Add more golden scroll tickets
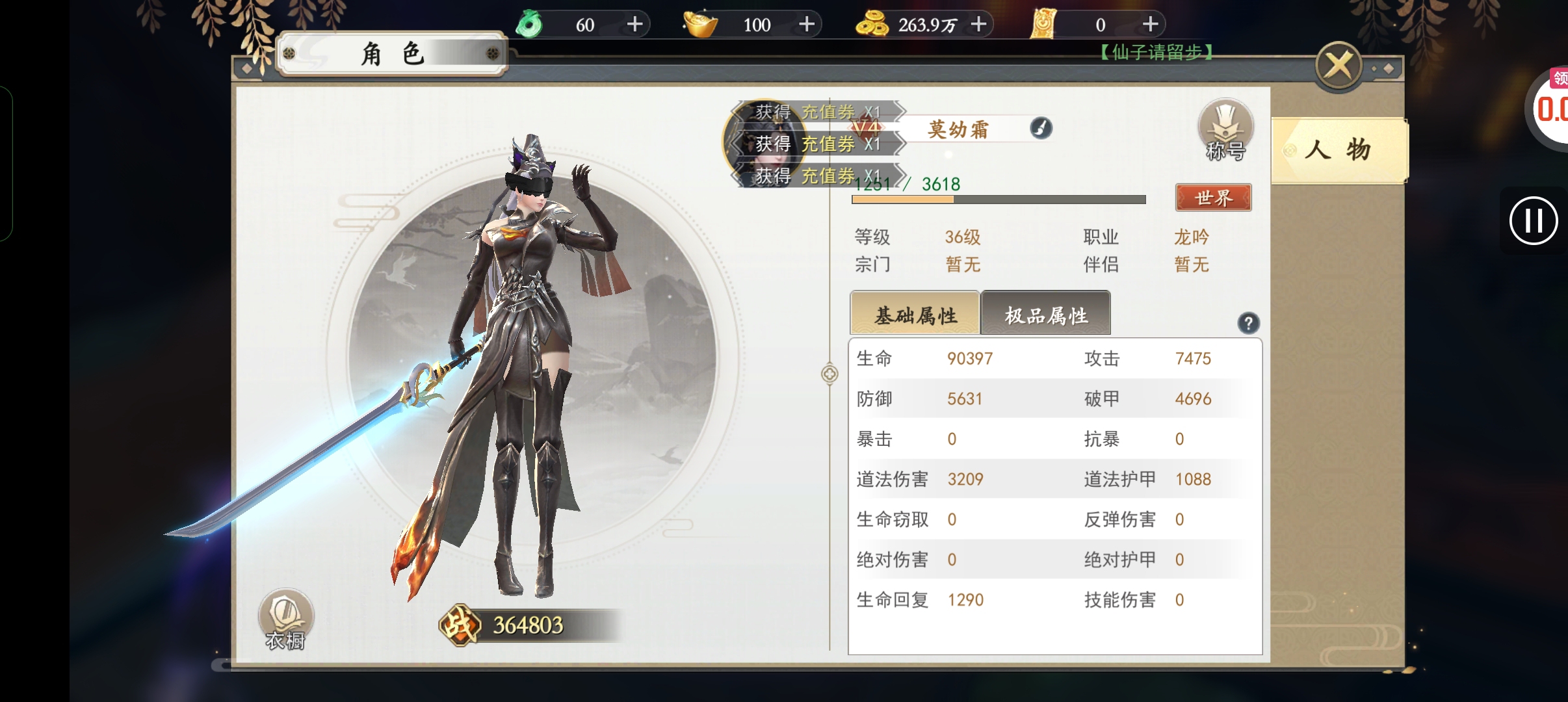 point(1150,25)
